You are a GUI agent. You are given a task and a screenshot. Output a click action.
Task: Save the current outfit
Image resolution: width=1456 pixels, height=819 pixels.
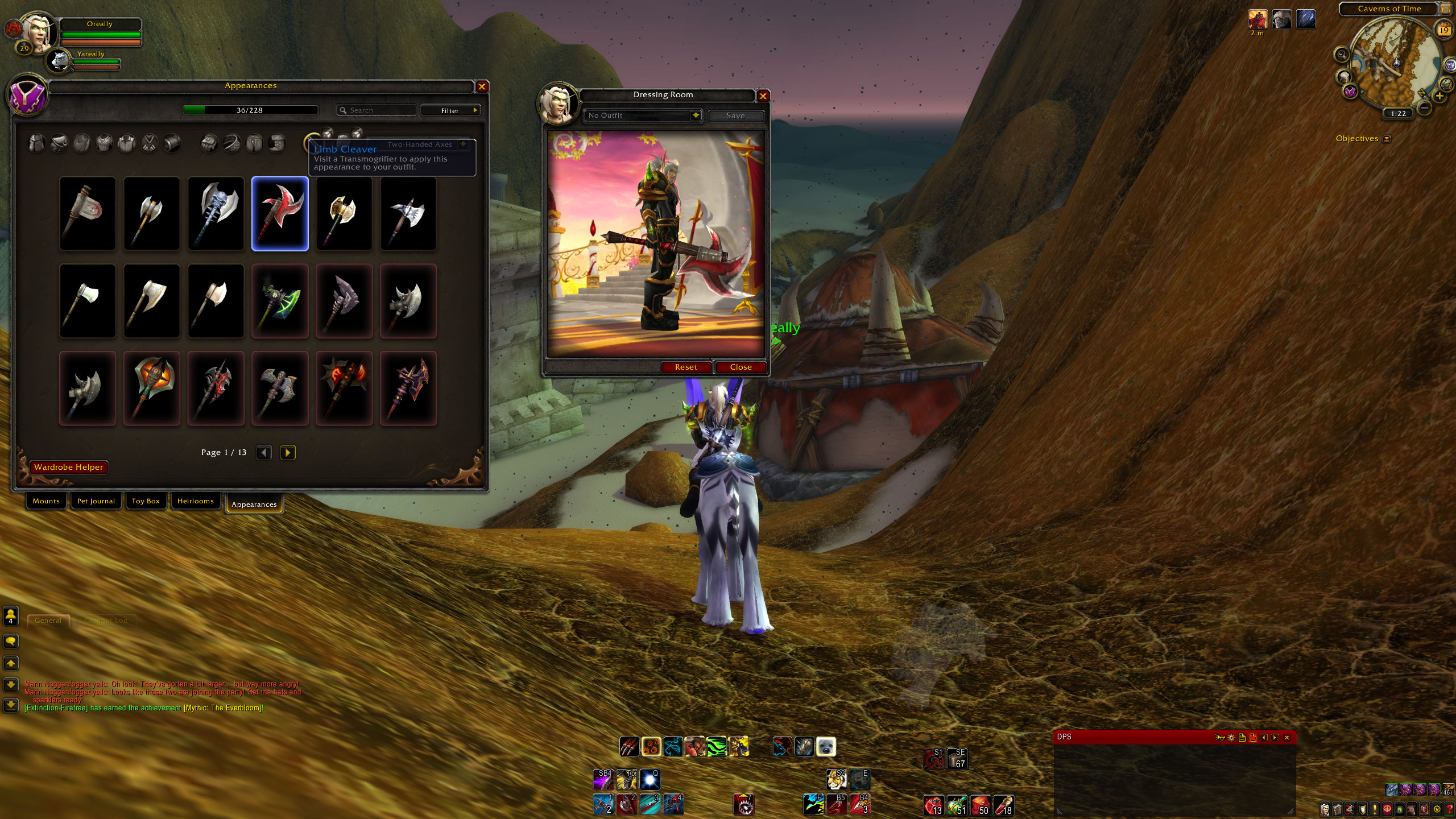(x=735, y=116)
